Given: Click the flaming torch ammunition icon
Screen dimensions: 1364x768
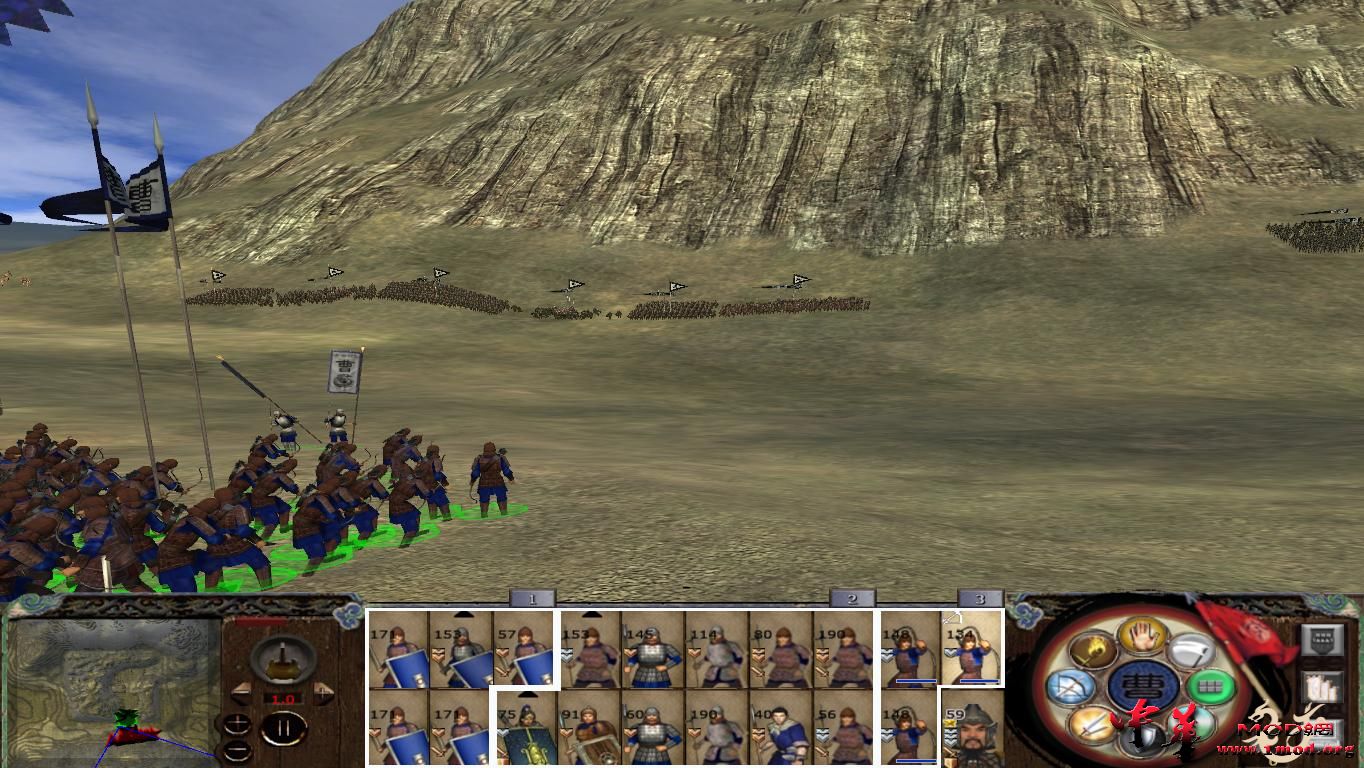Looking at the screenshot, I should pyautogui.click(x=1091, y=649).
